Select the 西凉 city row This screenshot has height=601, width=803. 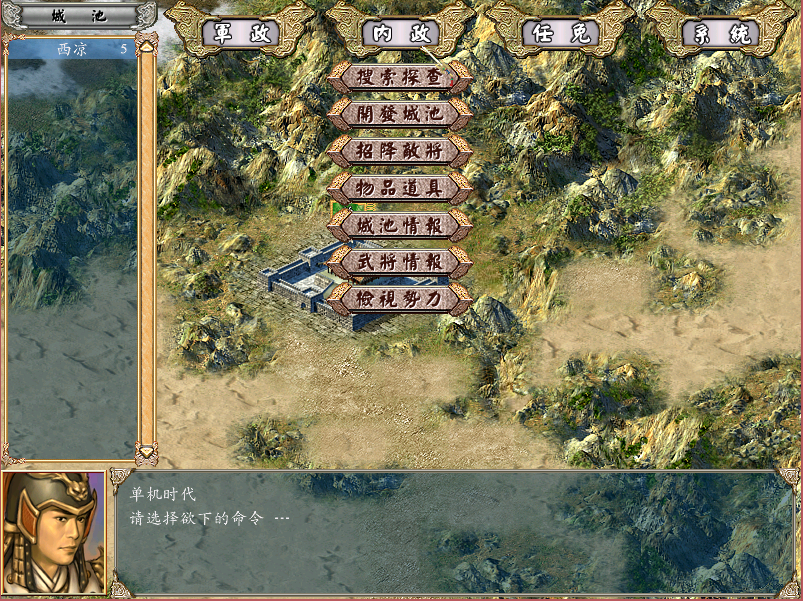click(x=72, y=48)
